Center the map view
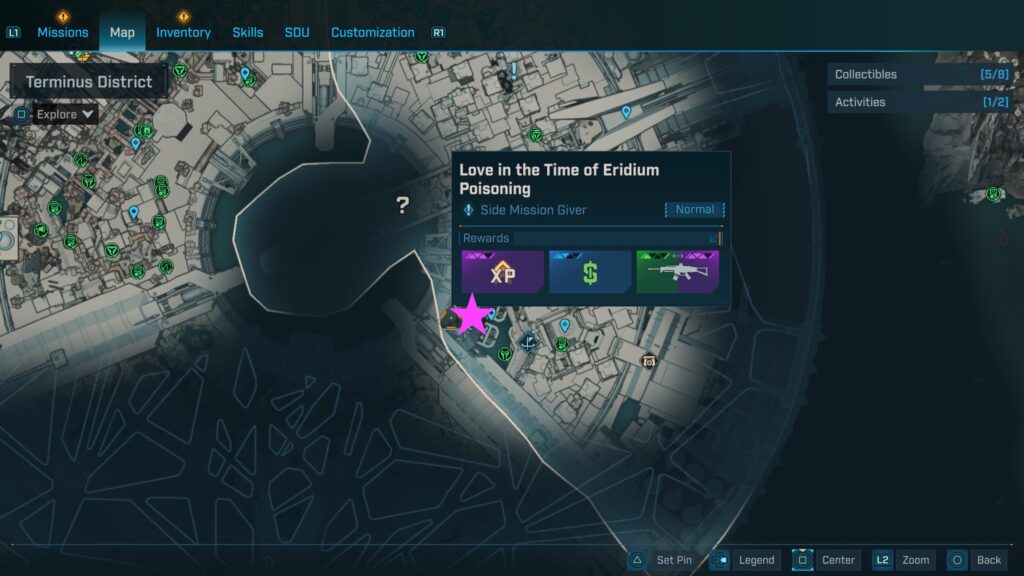 [827, 560]
